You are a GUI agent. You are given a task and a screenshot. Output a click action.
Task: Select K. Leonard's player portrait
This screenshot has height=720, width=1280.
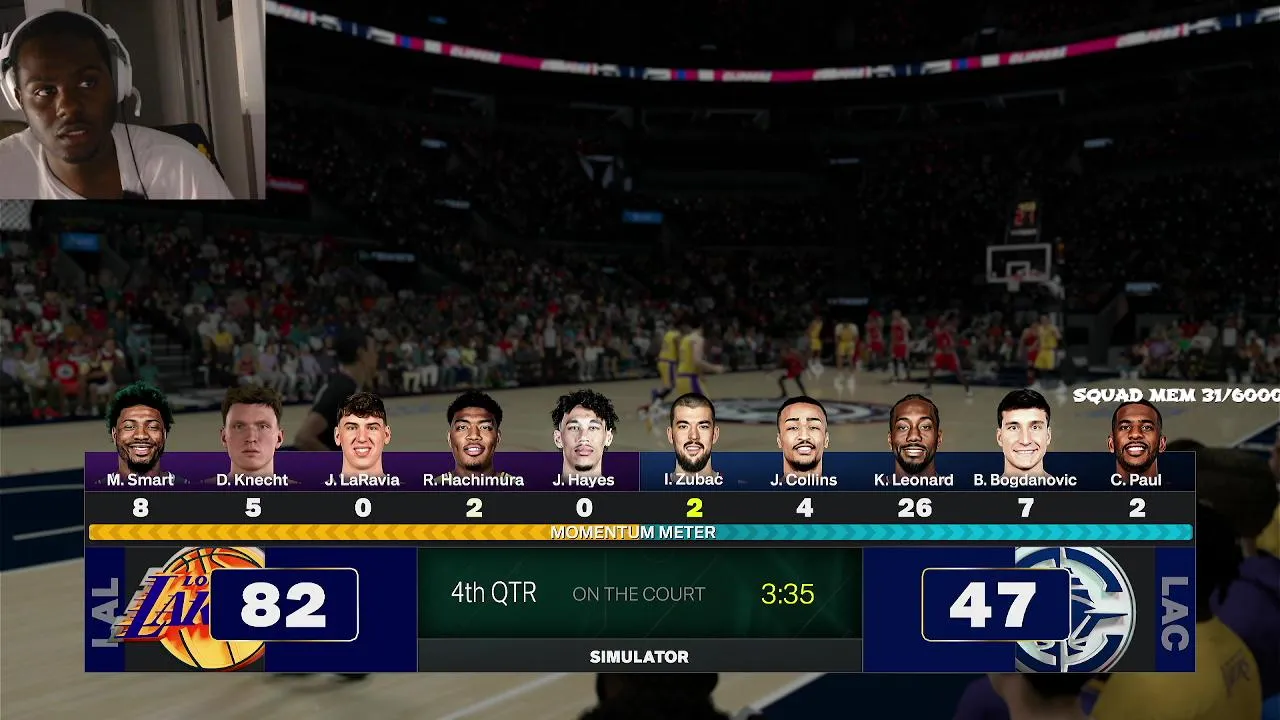[914, 435]
